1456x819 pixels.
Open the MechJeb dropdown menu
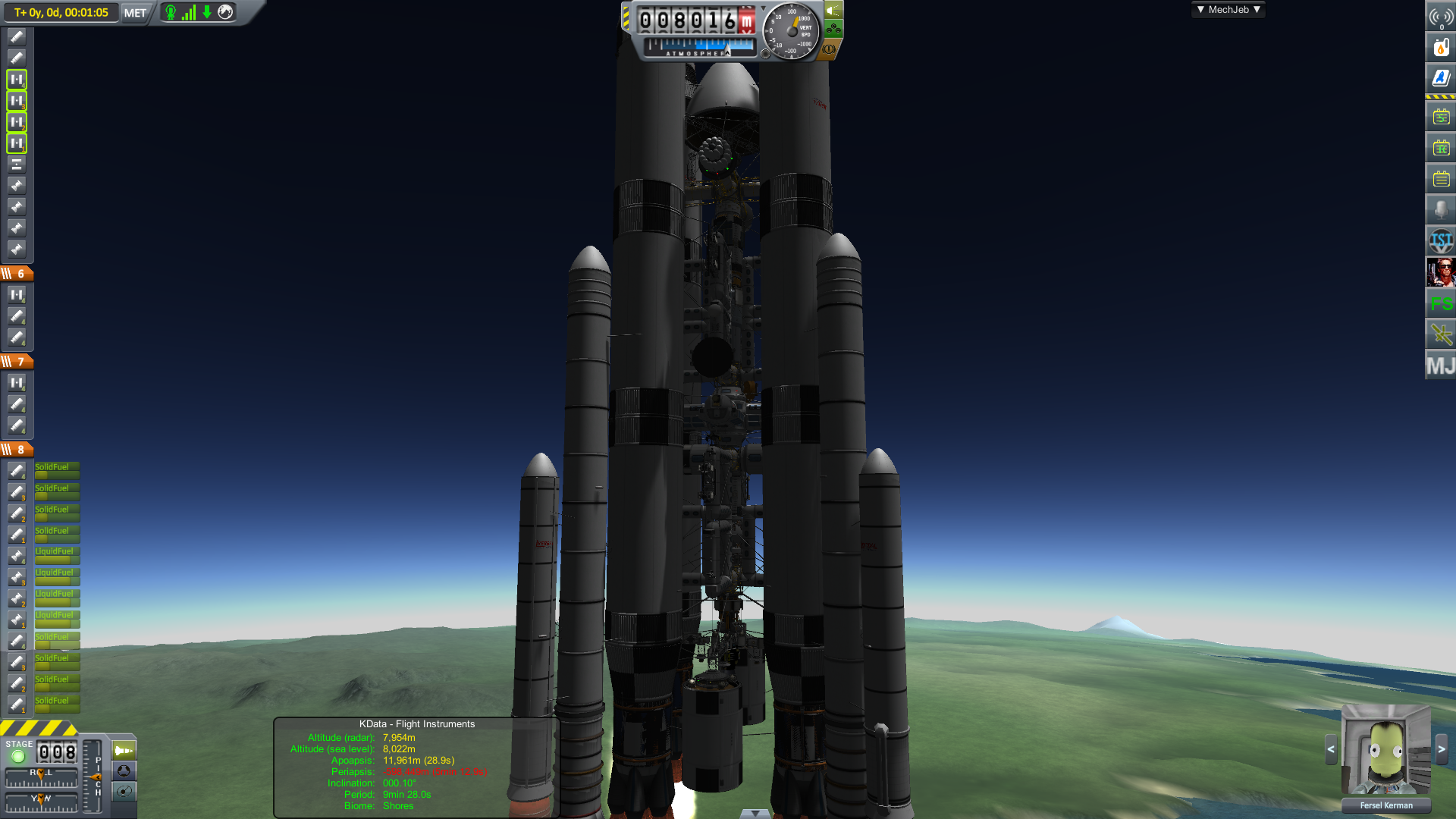pyautogui.click(x=1228, y=10)
